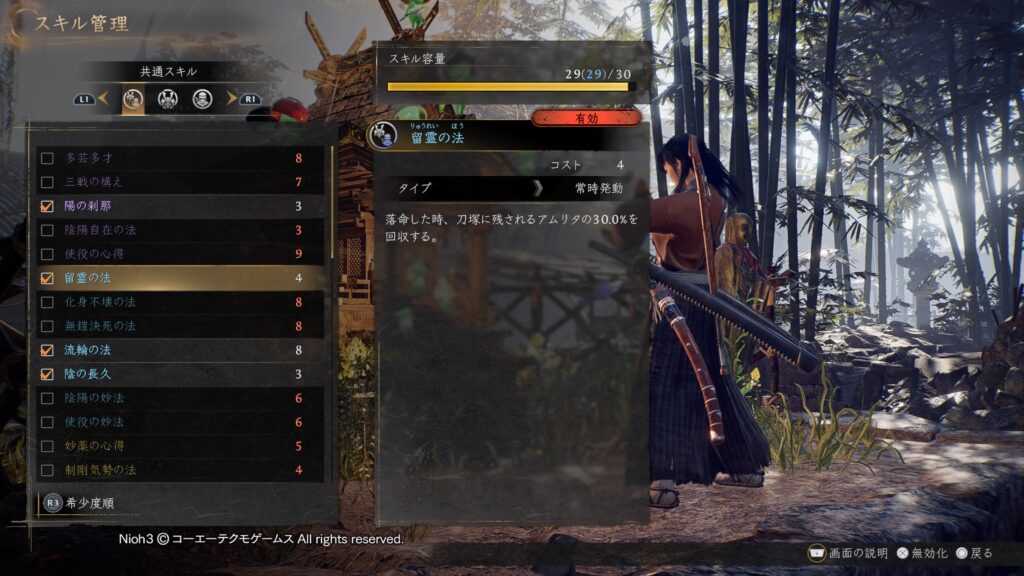Untick the 流輪の法 skill
Image resolution: width=1024 pixels, height=576 pixels.
point(47,350)
